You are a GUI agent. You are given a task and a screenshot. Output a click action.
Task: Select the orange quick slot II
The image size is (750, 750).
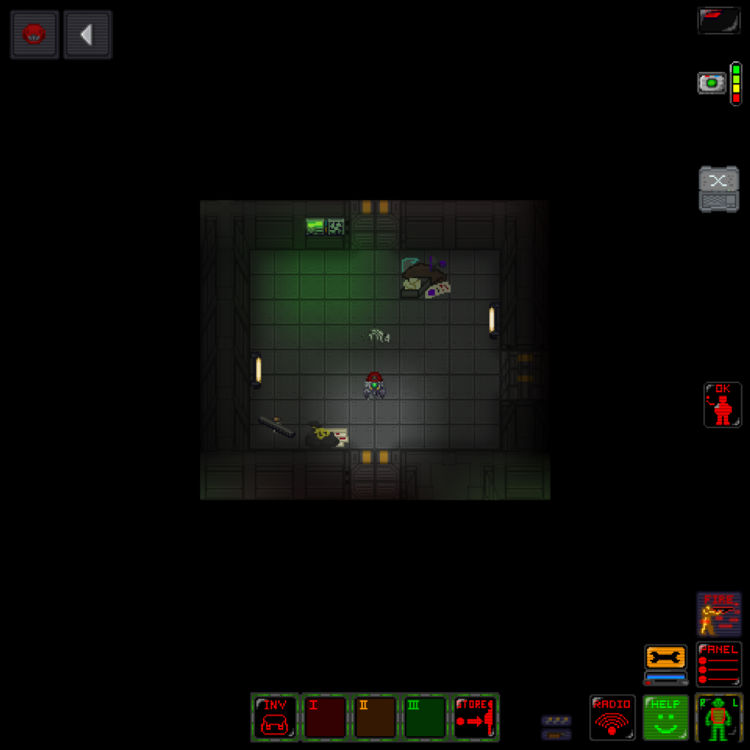[x=376, y=717]
